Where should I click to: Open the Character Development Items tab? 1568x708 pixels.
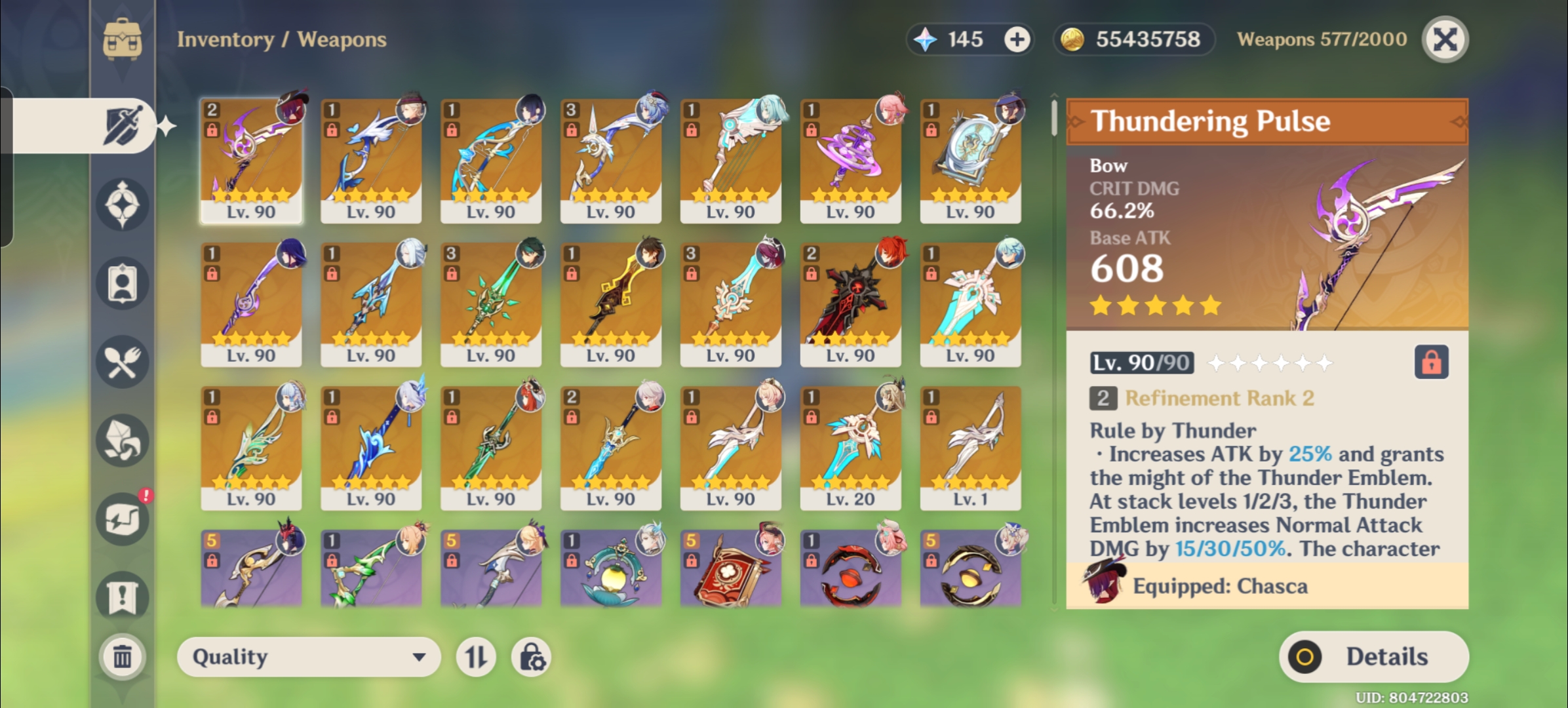point(123,283)
